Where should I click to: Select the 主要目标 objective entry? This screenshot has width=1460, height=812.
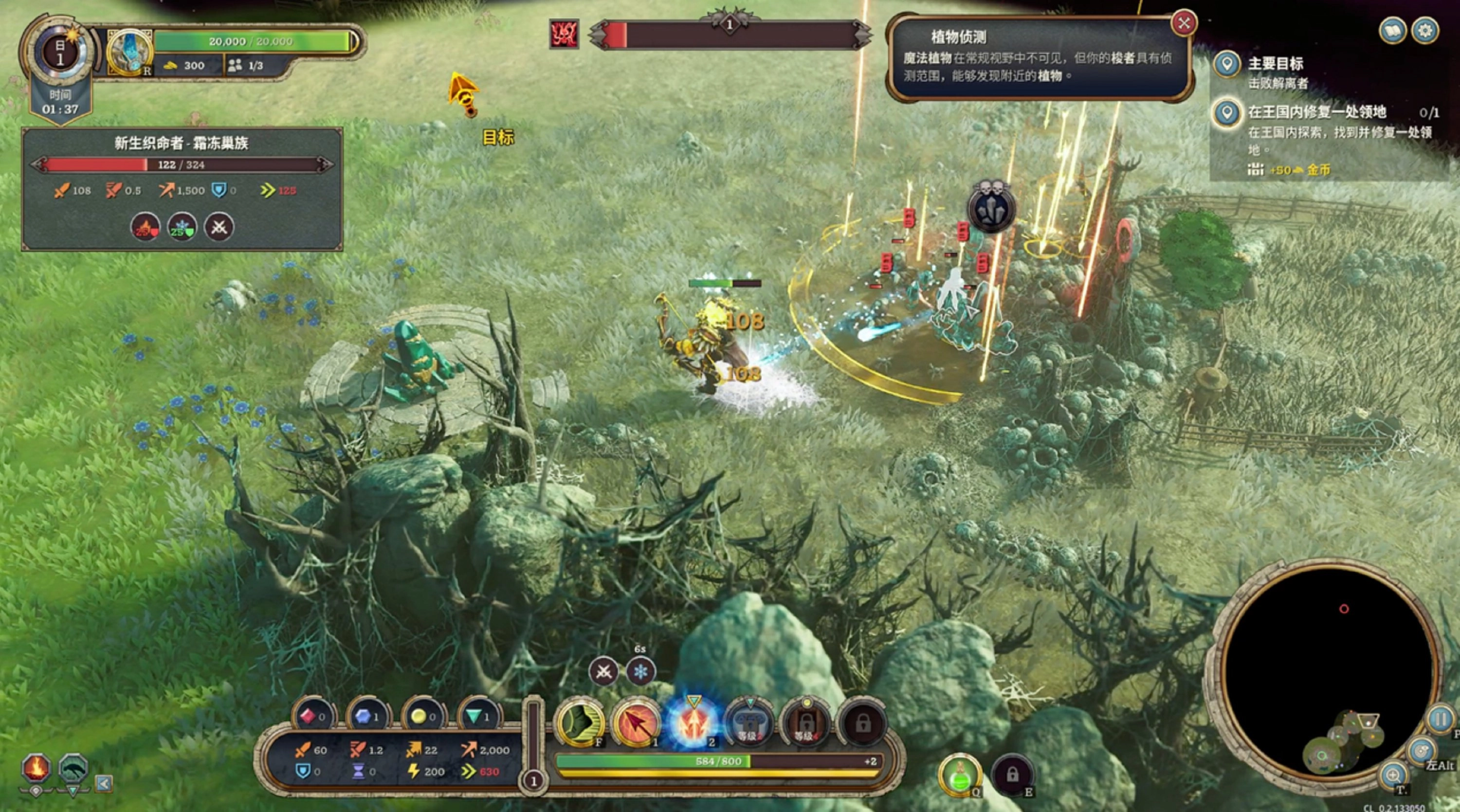click(x=1275, y=64)
